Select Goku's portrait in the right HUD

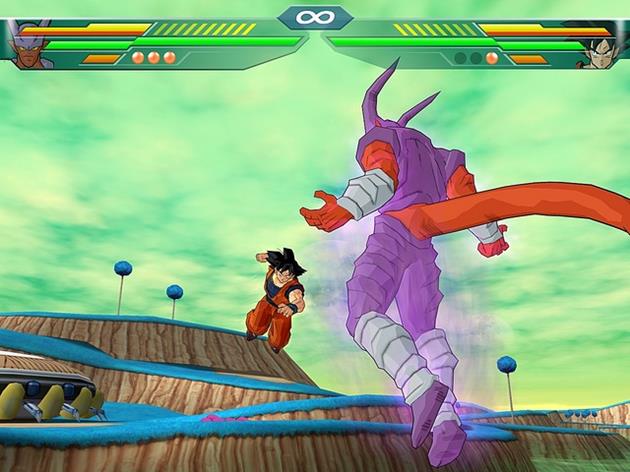(x=602, y=45)
